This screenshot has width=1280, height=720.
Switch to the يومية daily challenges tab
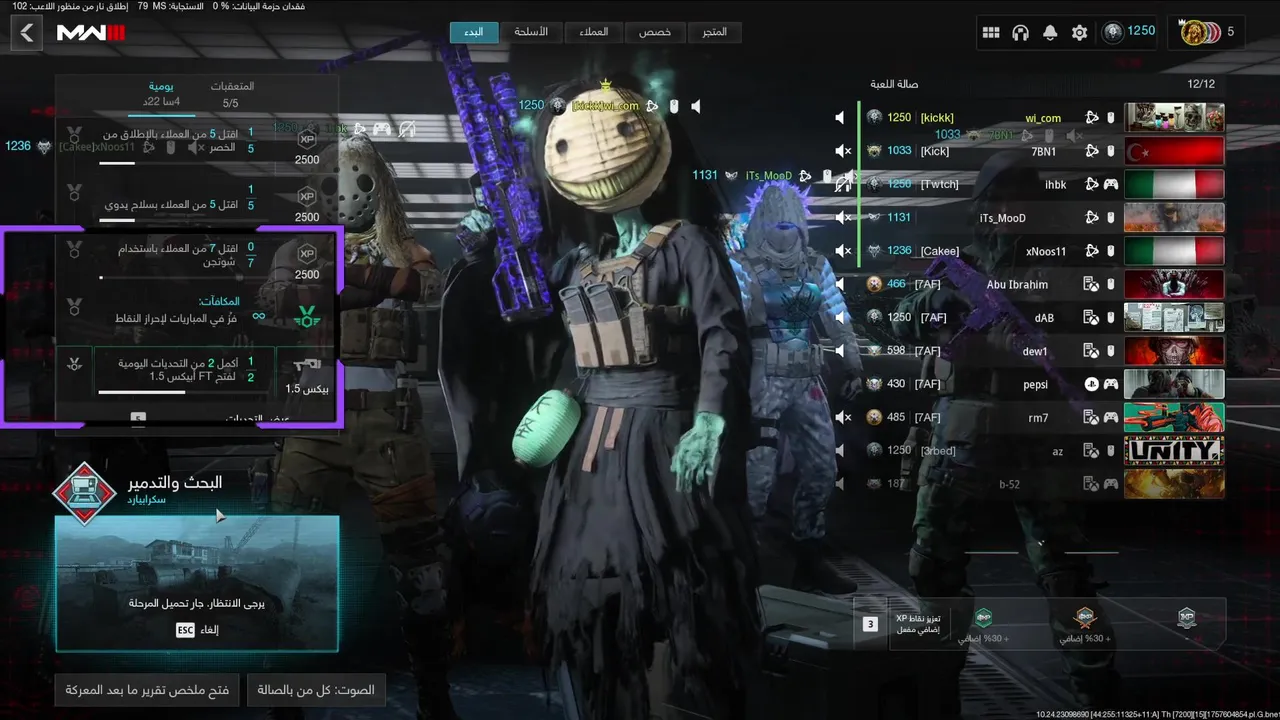160,94
